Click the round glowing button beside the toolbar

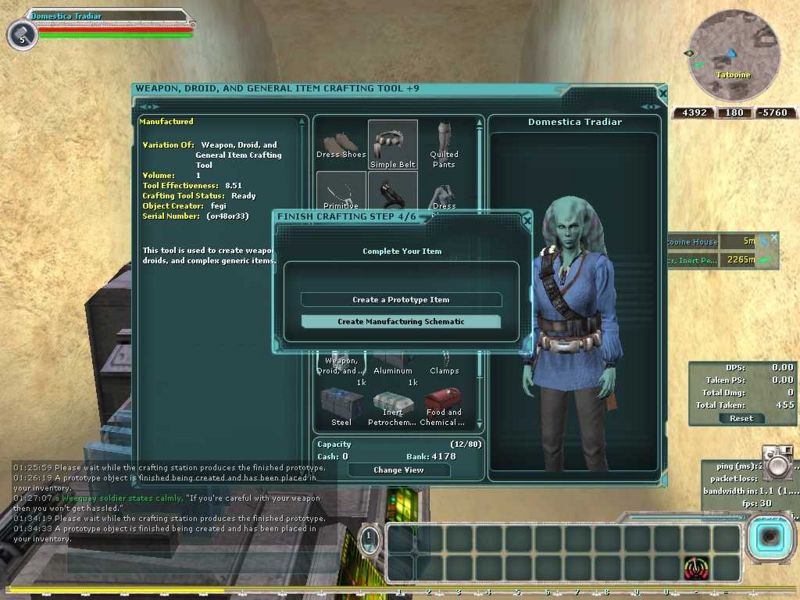click(x=769, y=538)
